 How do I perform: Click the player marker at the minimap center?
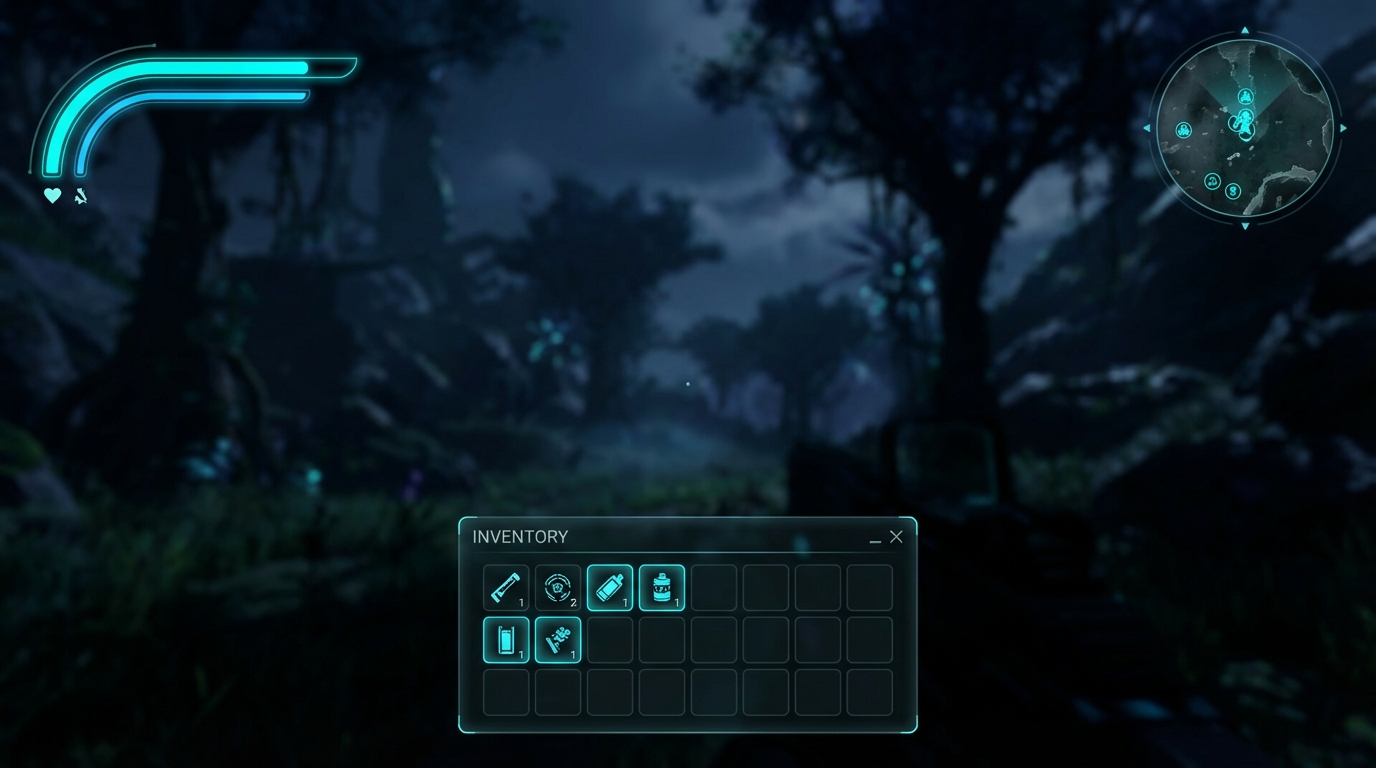[x=1244, y=123]
